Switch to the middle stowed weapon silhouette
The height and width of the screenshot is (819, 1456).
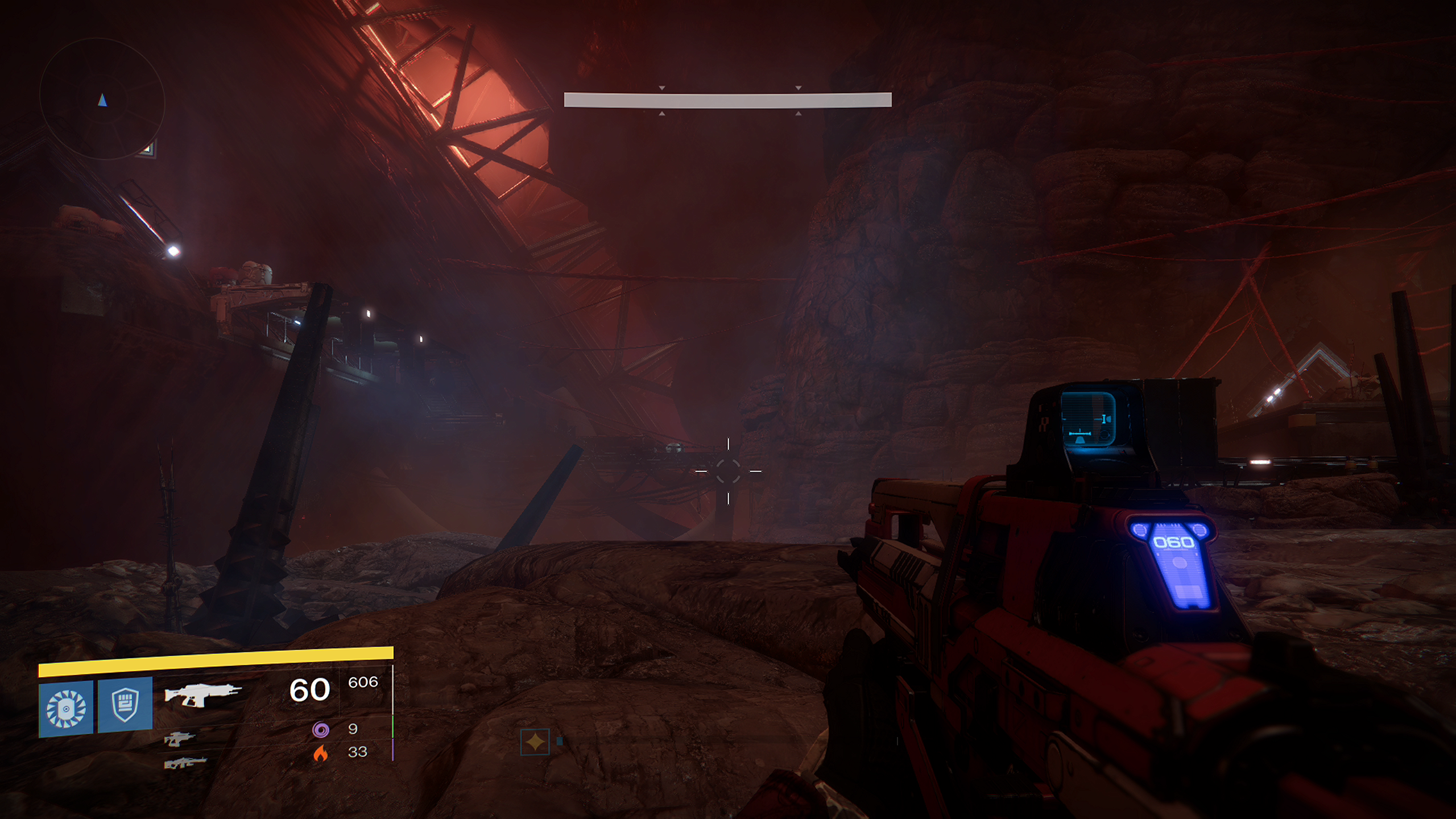coord(180,738)
